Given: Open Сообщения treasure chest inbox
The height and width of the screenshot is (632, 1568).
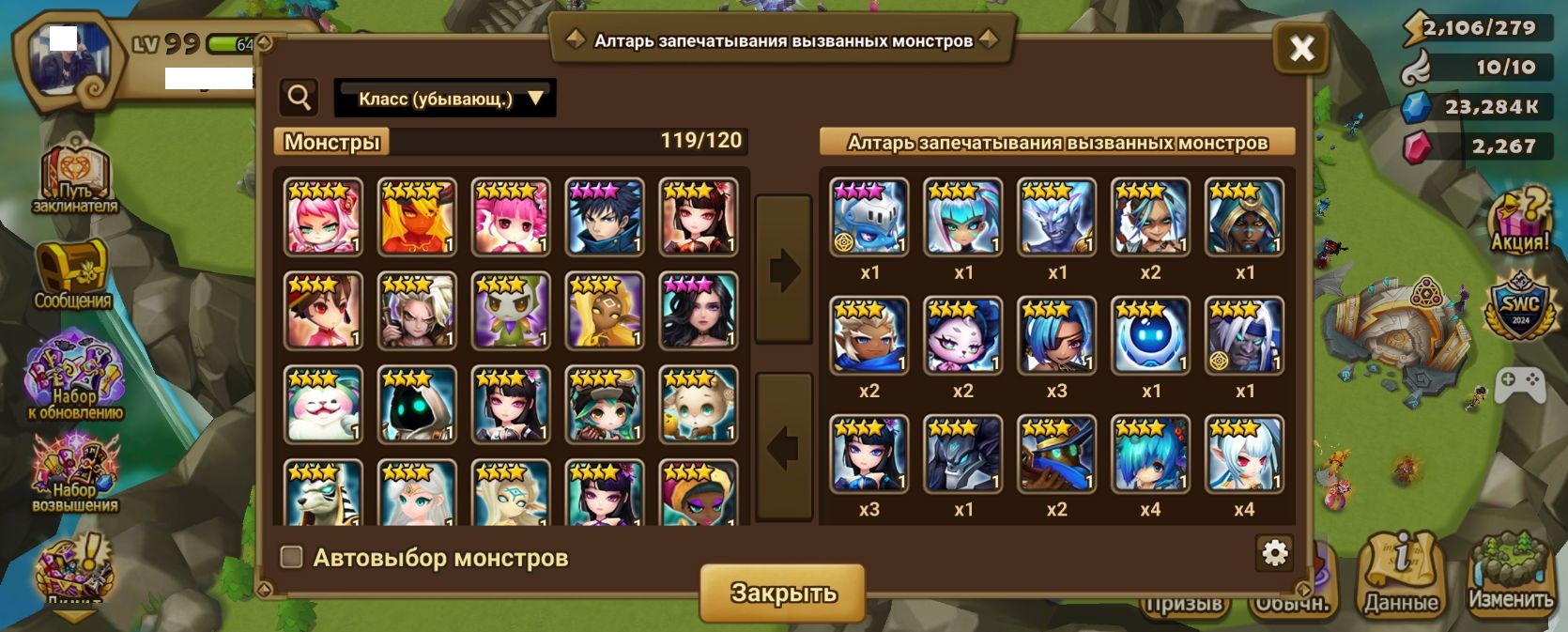Looking at the screenshot, I should pos(73,274).
